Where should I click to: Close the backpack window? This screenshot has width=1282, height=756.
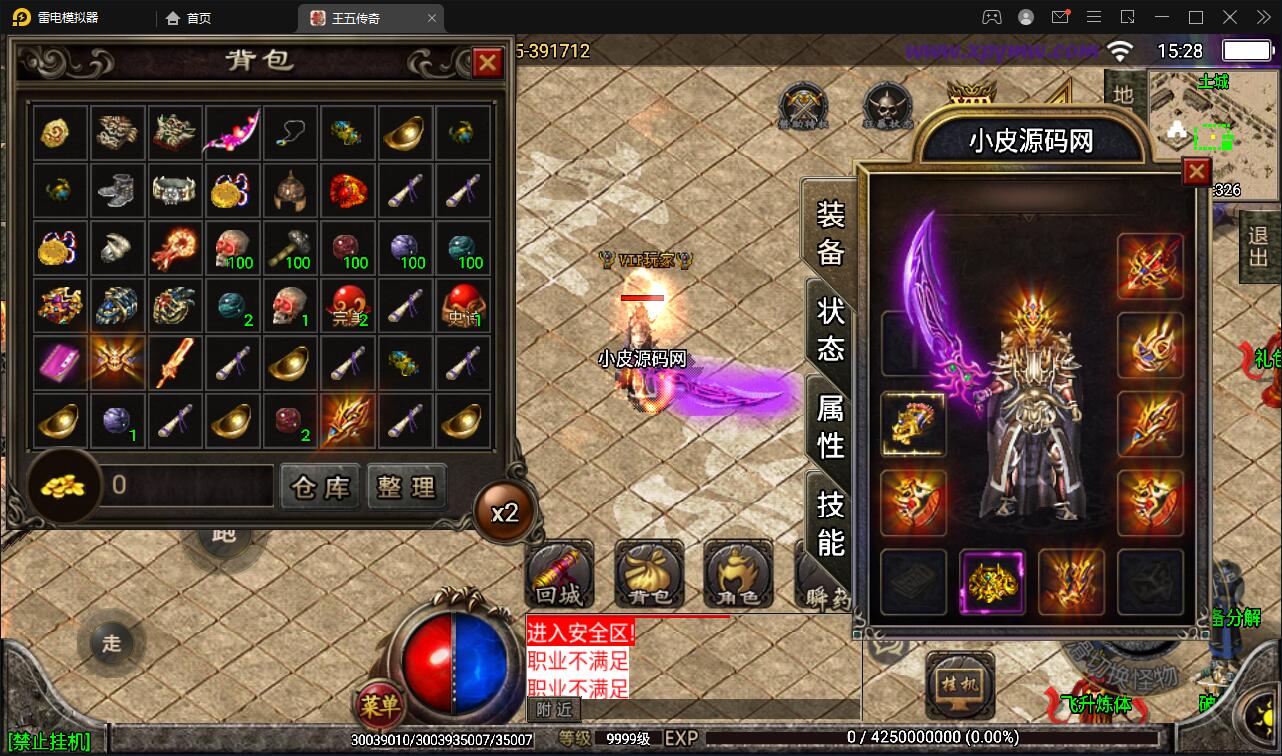point(487,63)
